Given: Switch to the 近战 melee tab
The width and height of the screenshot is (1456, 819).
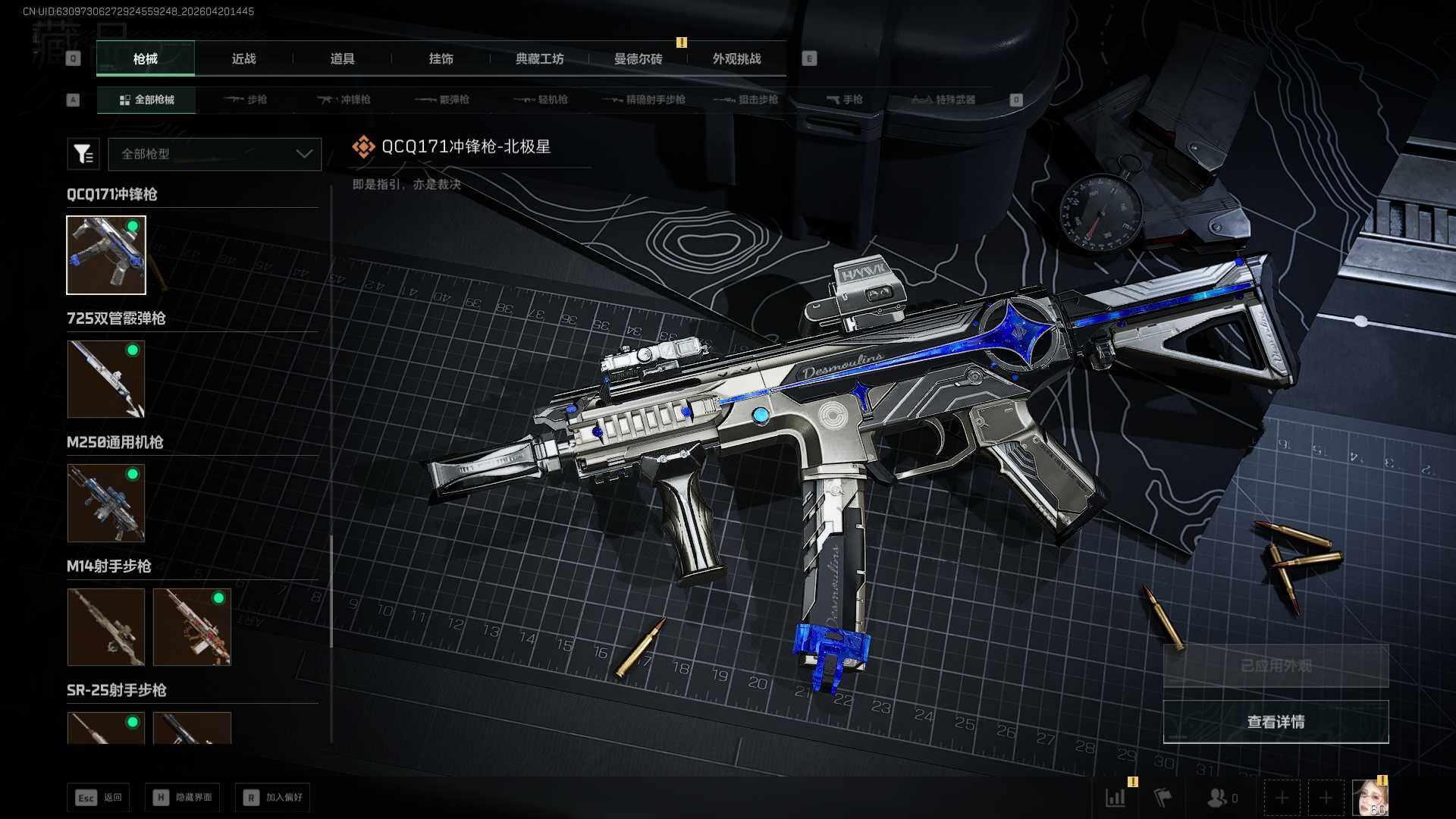Looking at the screenshot, I should click(243, 58).
